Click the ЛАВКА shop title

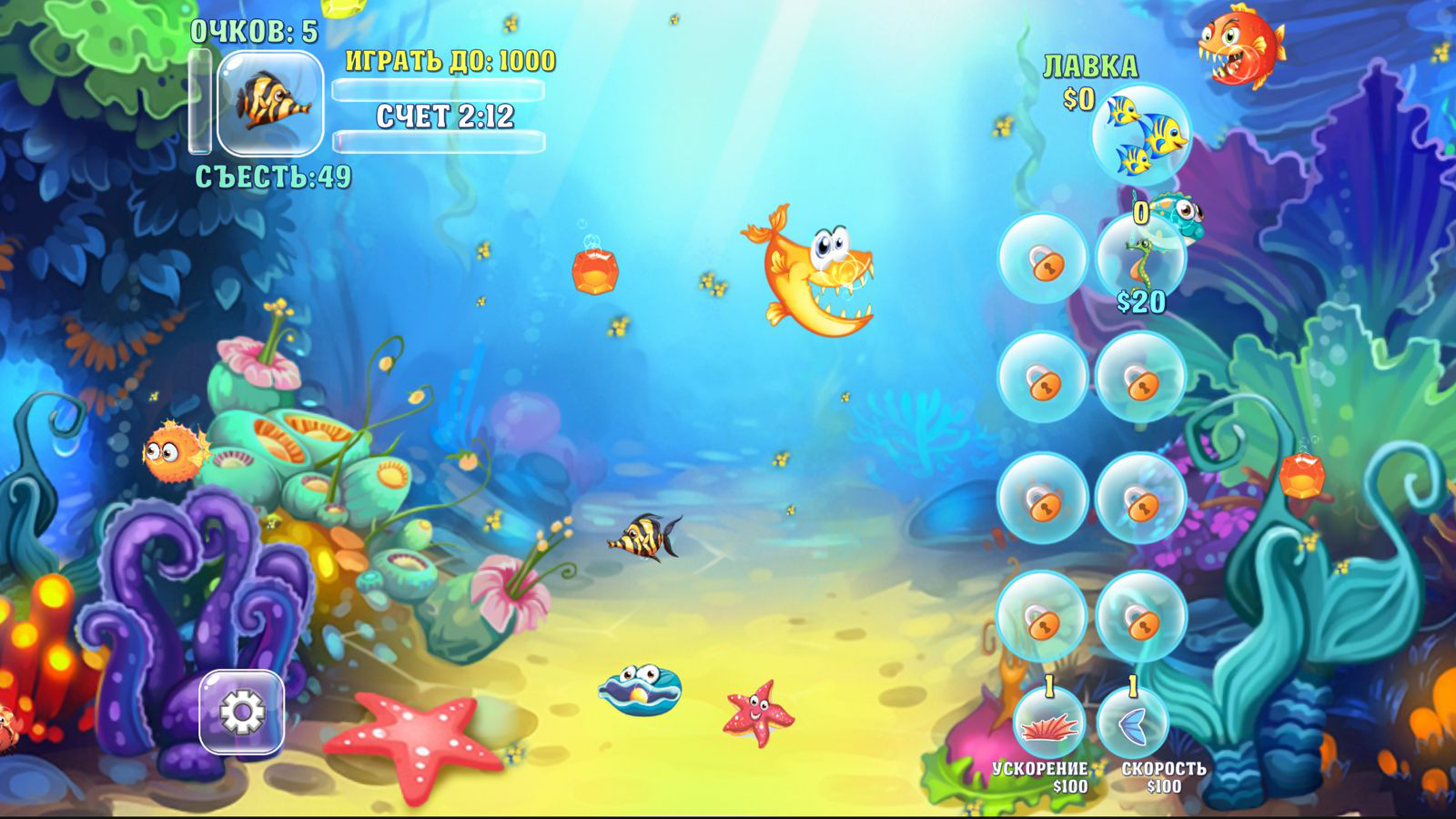click(1090, 64)
